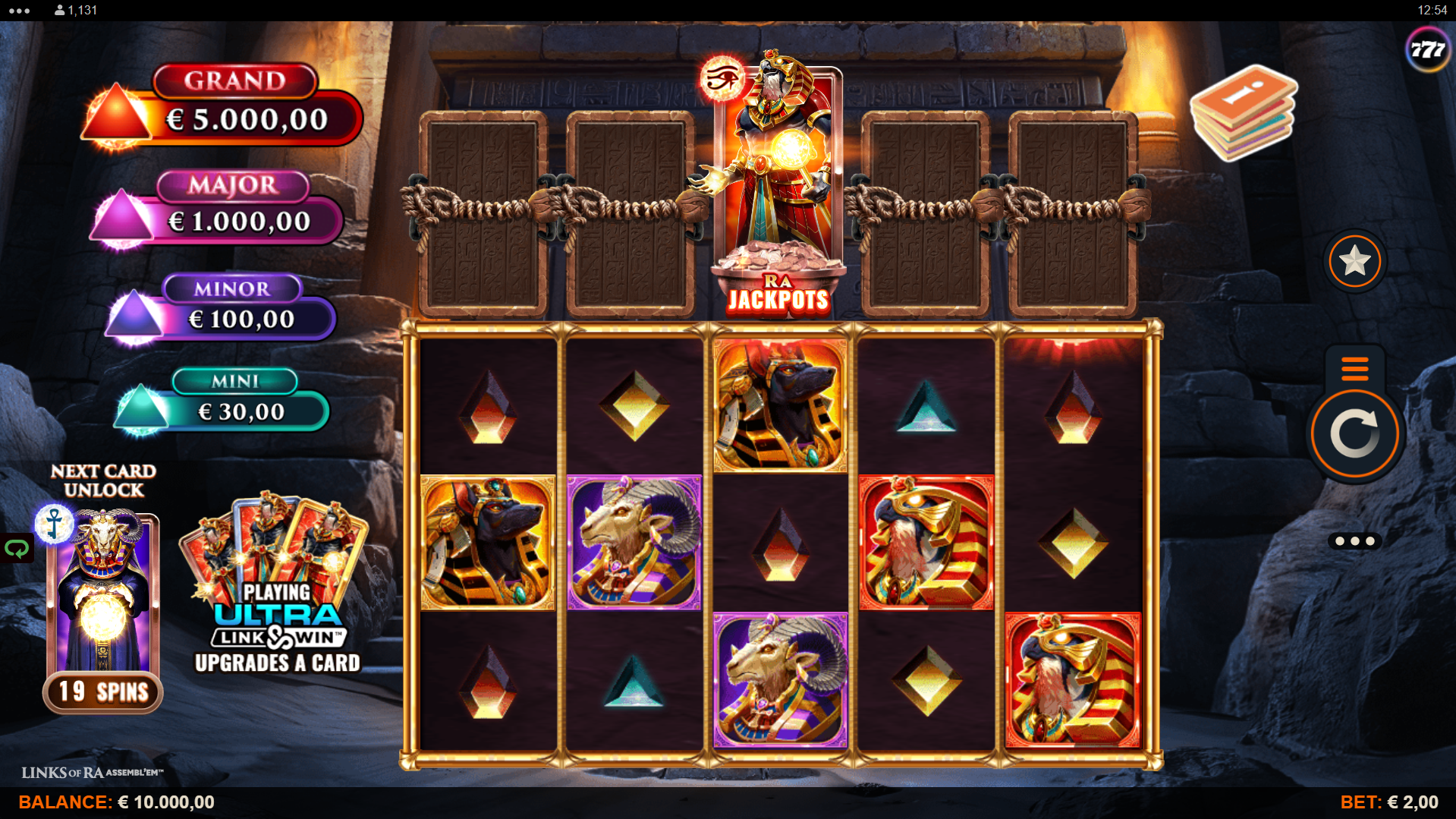Select the Ra Jackpots card

(x=778, y=186)
